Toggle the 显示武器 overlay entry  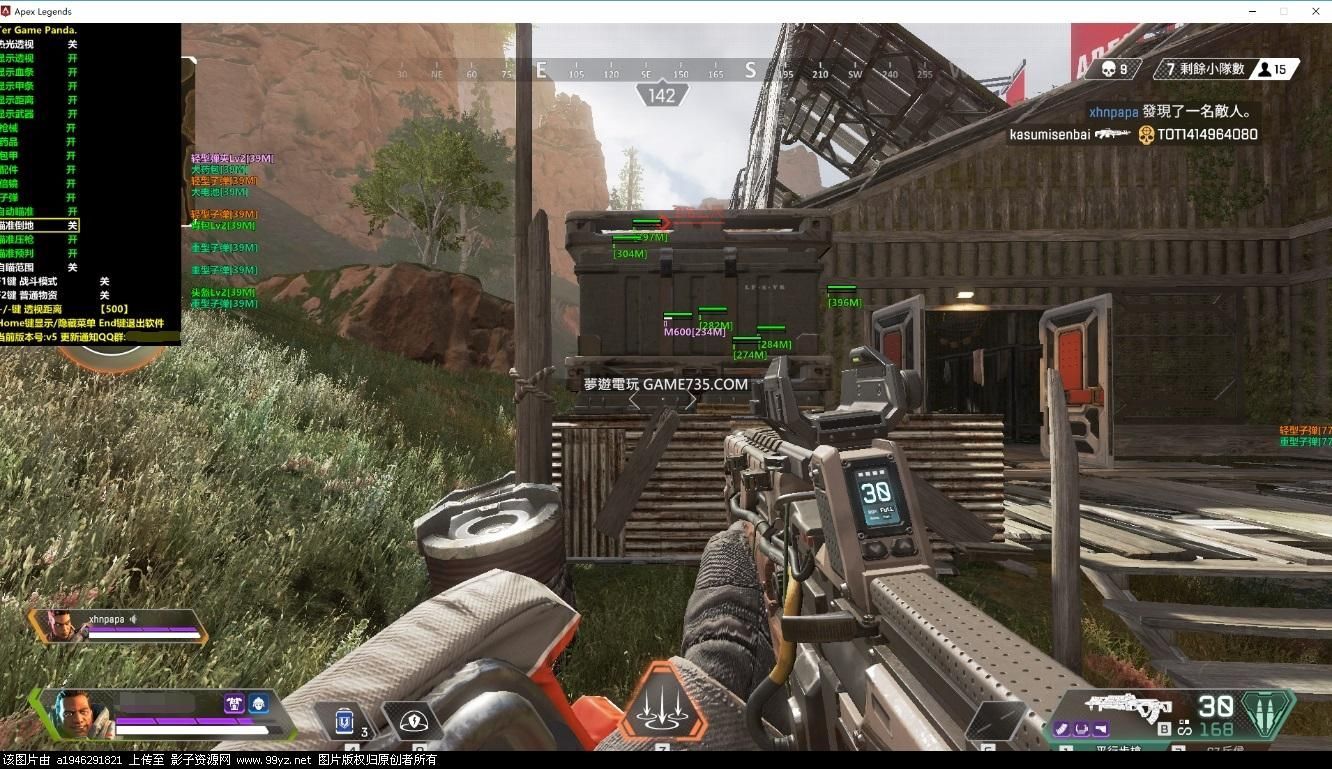point(40,114)
